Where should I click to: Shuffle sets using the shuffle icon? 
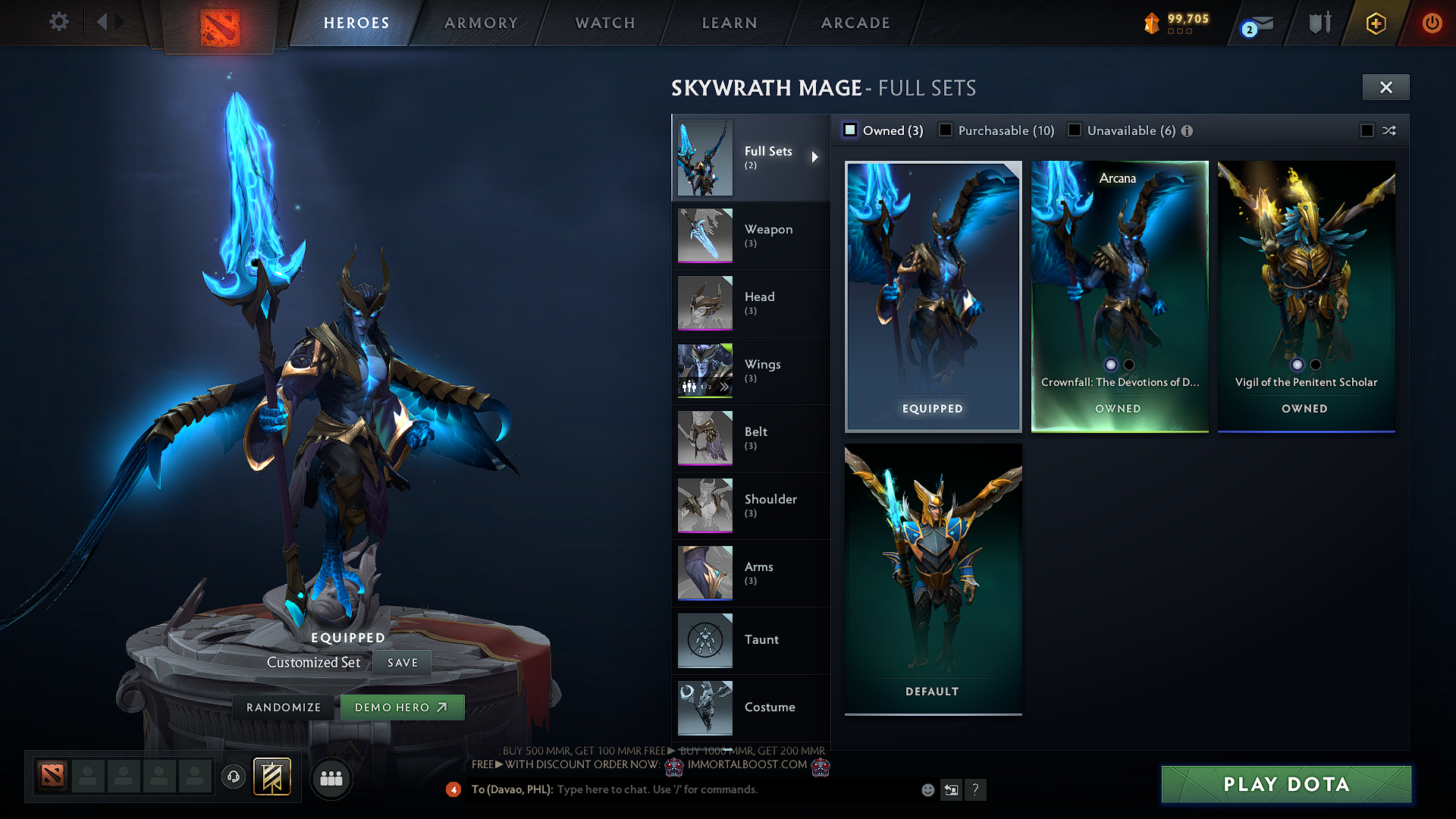(x=1389, y=130)
